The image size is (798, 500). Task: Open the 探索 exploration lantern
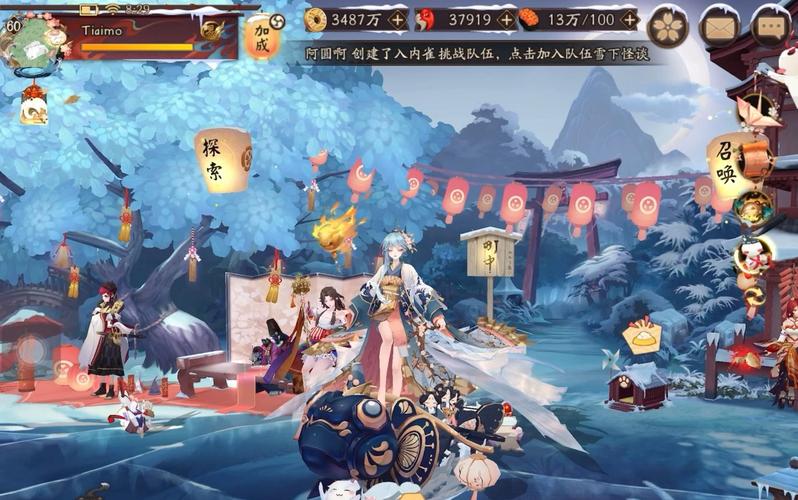223,158
